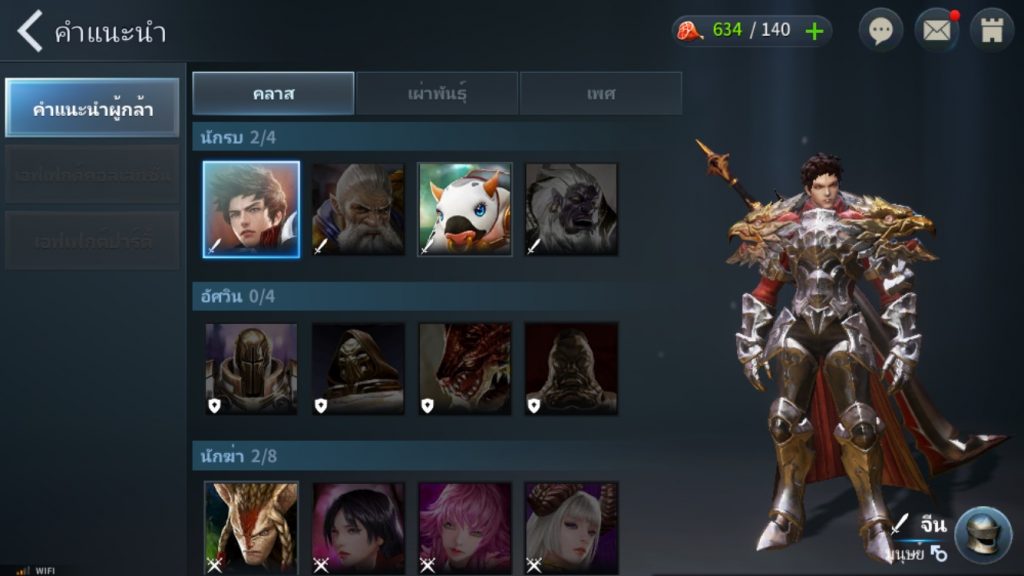
Task: Go back using the arrow beside คำแนะนำ
Action: point(30,31)
